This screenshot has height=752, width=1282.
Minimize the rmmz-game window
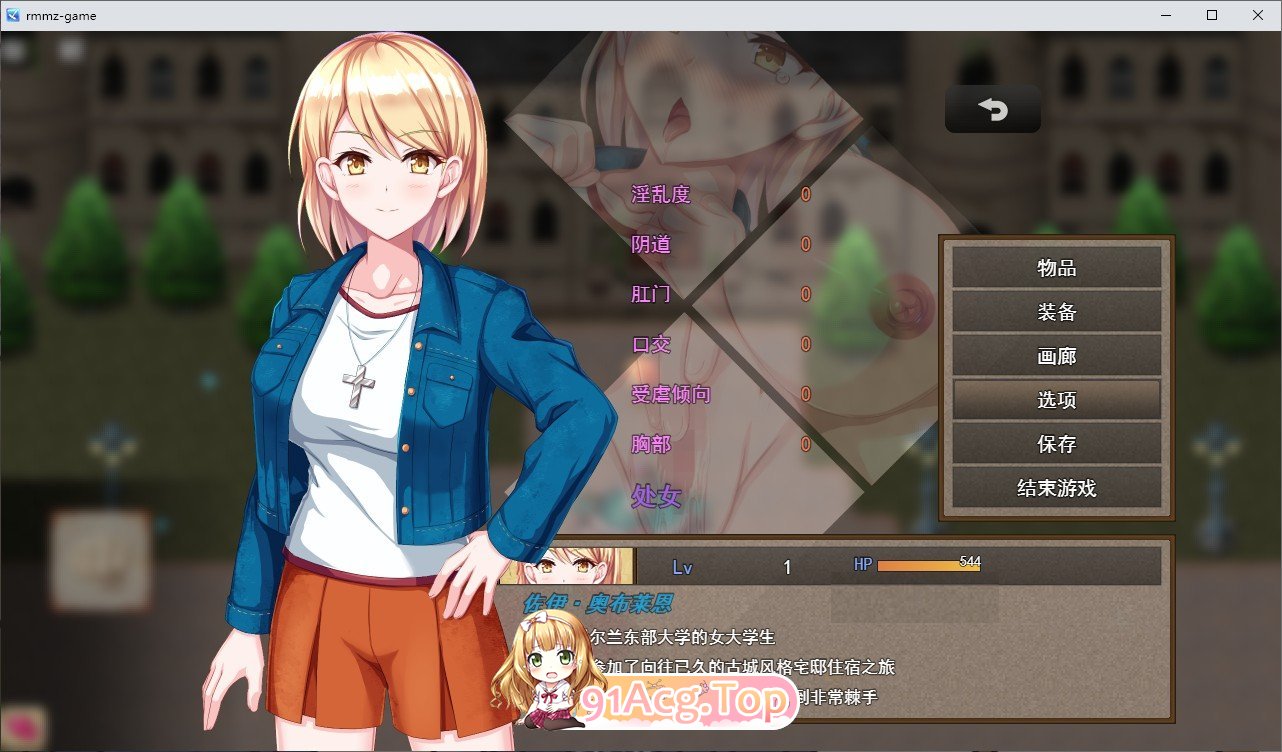point(1166,15)
